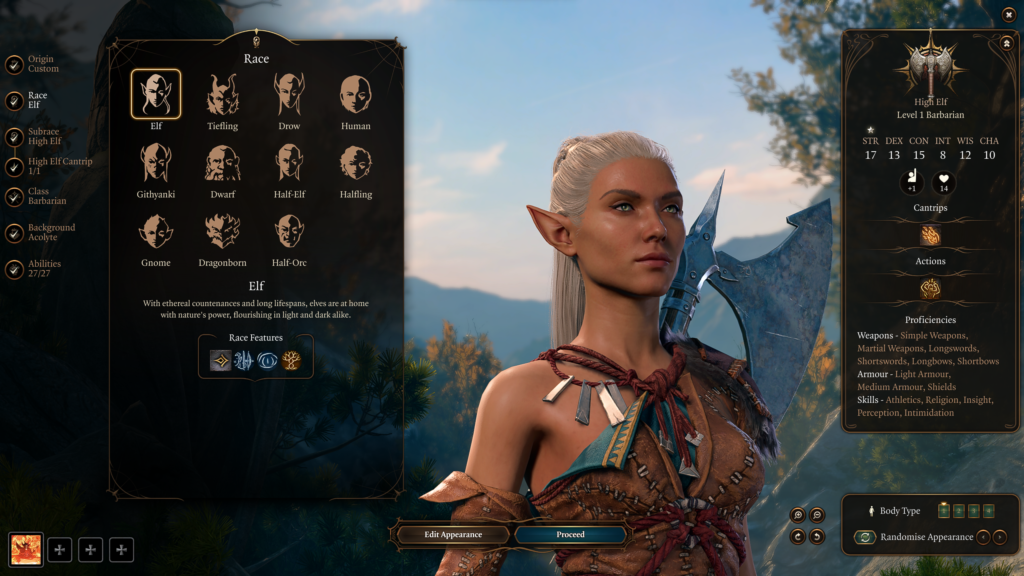1024x576 pixels.
Task: Select the Tiefling race
Action: (222, 95)
